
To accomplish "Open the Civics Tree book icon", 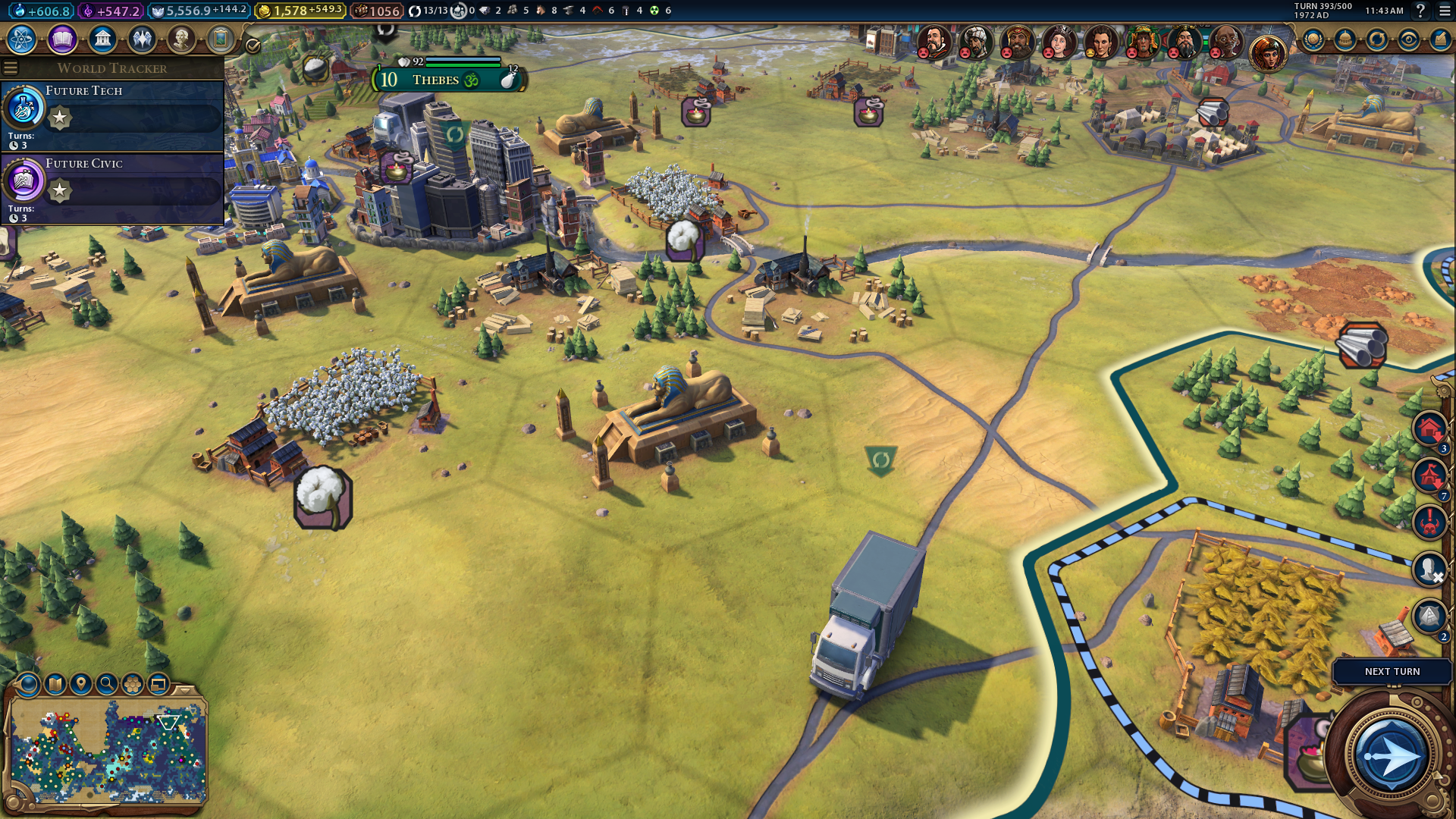I will coord(62,39).
